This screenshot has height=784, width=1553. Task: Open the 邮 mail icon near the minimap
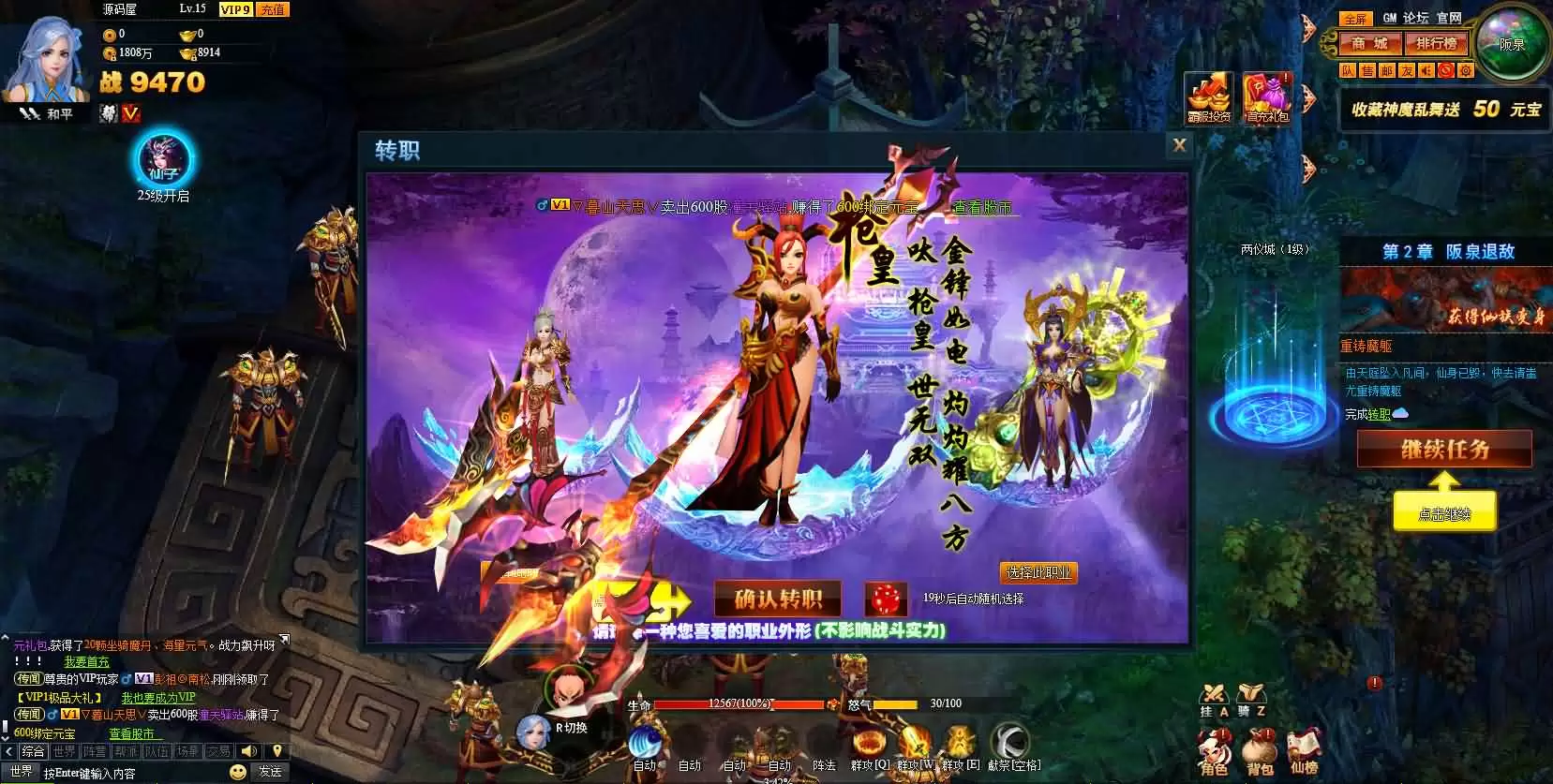[1388, 70]
